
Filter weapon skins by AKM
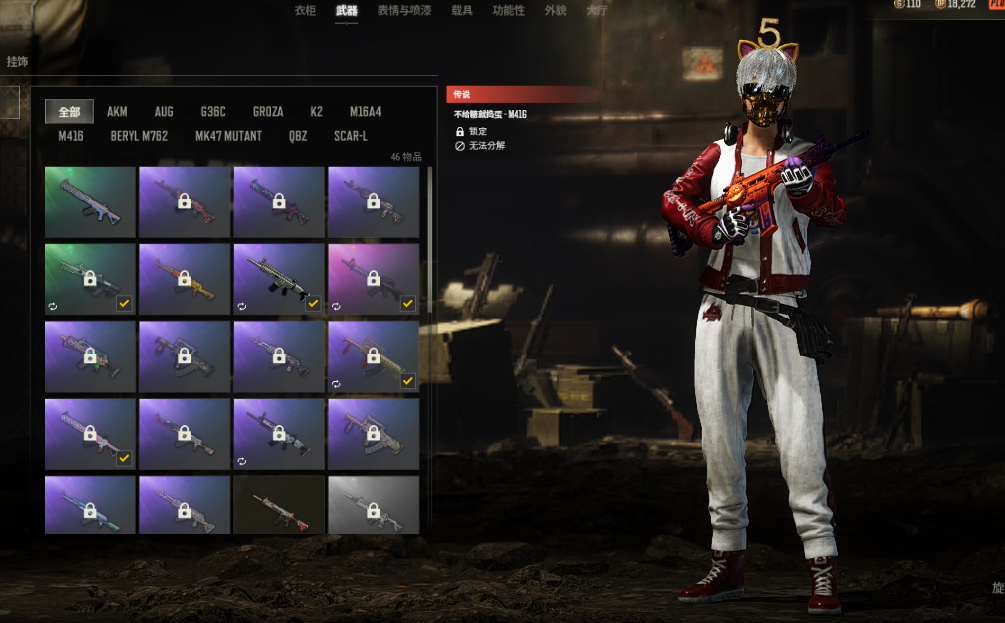pyautogui.click(x=117, y=112)
